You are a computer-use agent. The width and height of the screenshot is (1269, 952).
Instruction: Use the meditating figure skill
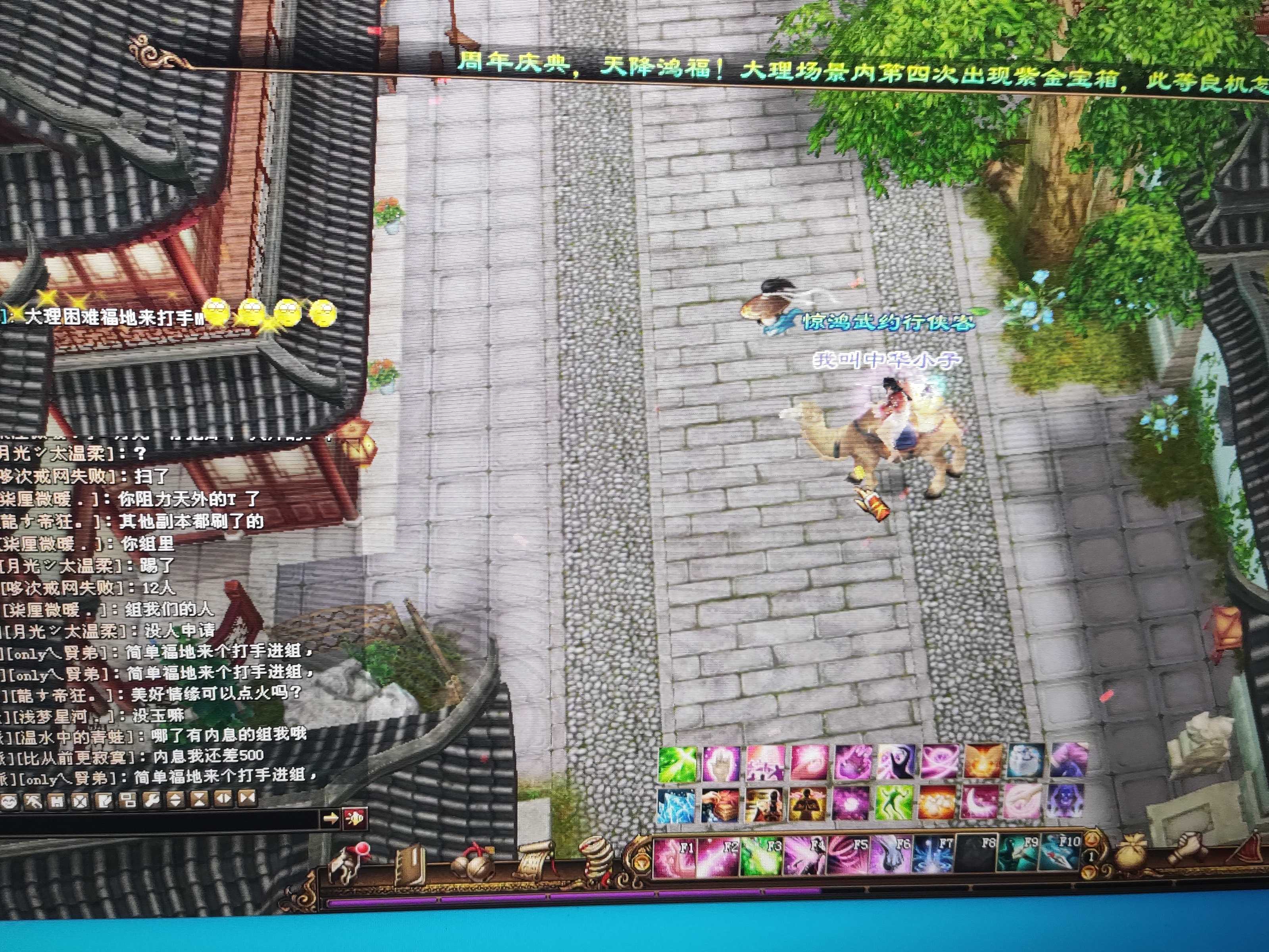pos(808,804)
